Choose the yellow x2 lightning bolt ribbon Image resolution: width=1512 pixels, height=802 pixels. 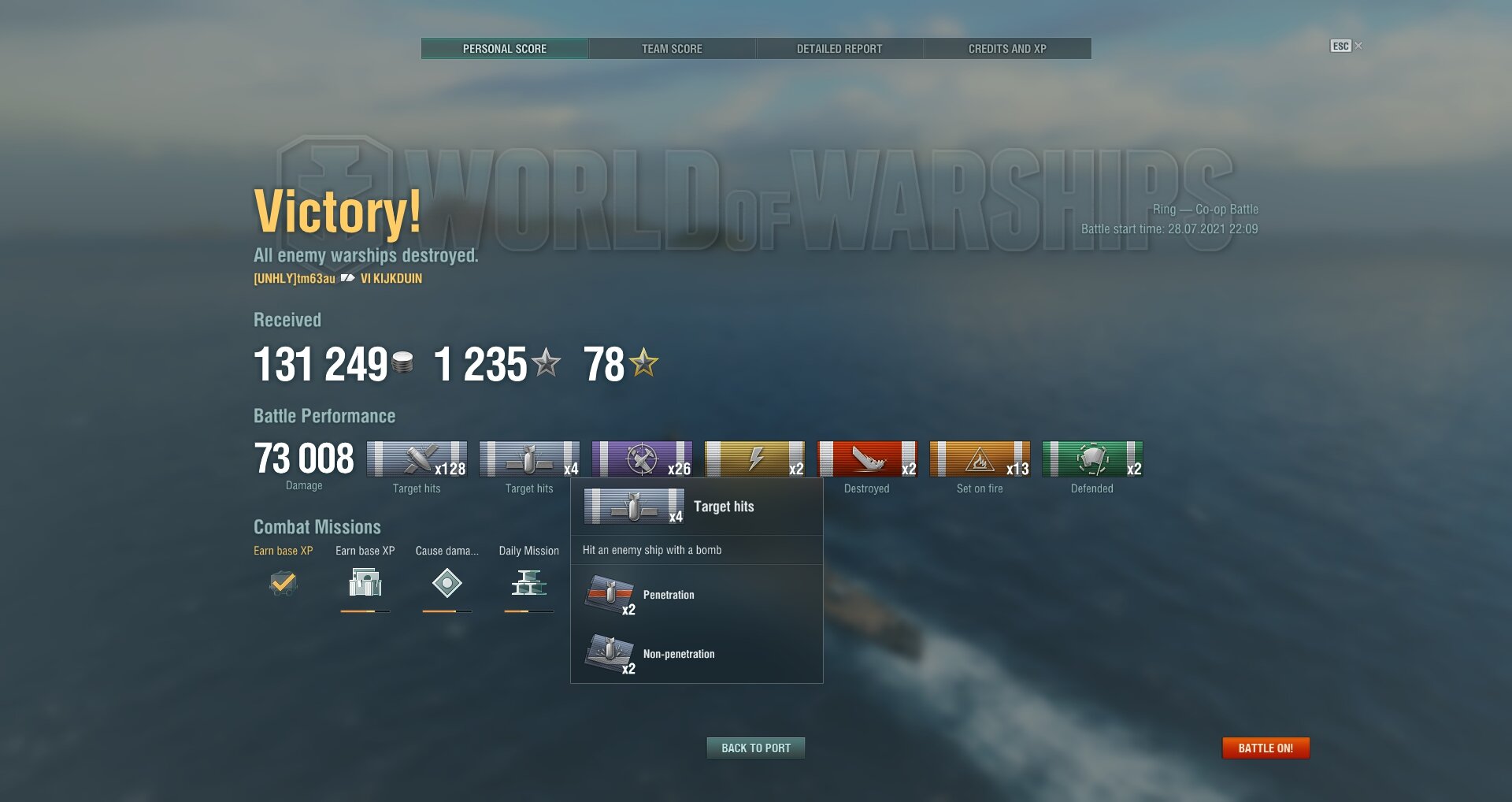click(x=754, y=459)
